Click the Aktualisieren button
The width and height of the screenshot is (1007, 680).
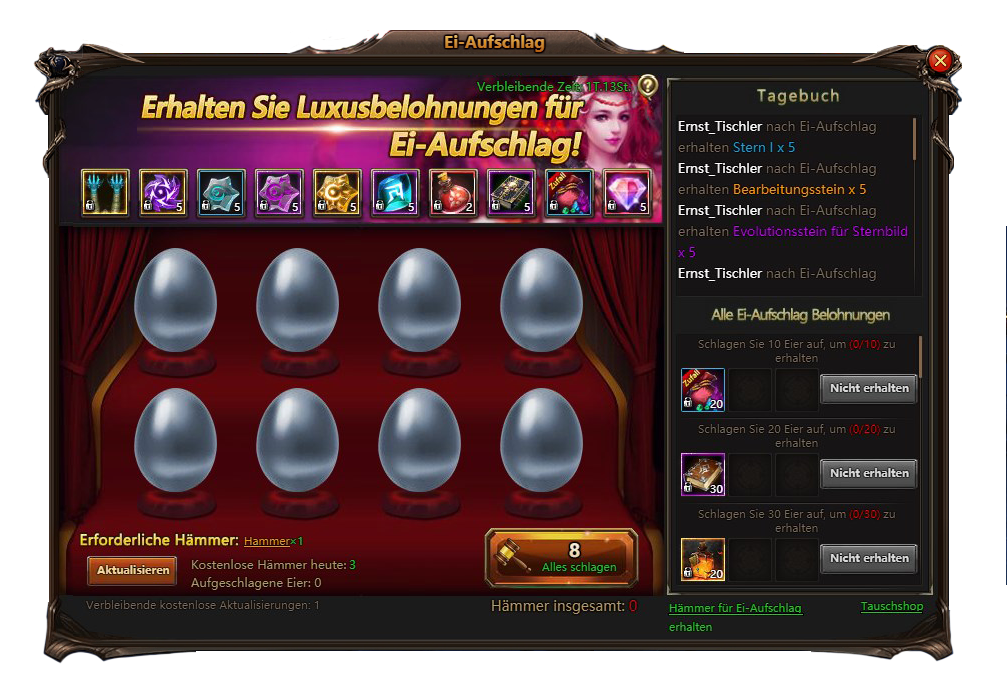click(131, 570)
